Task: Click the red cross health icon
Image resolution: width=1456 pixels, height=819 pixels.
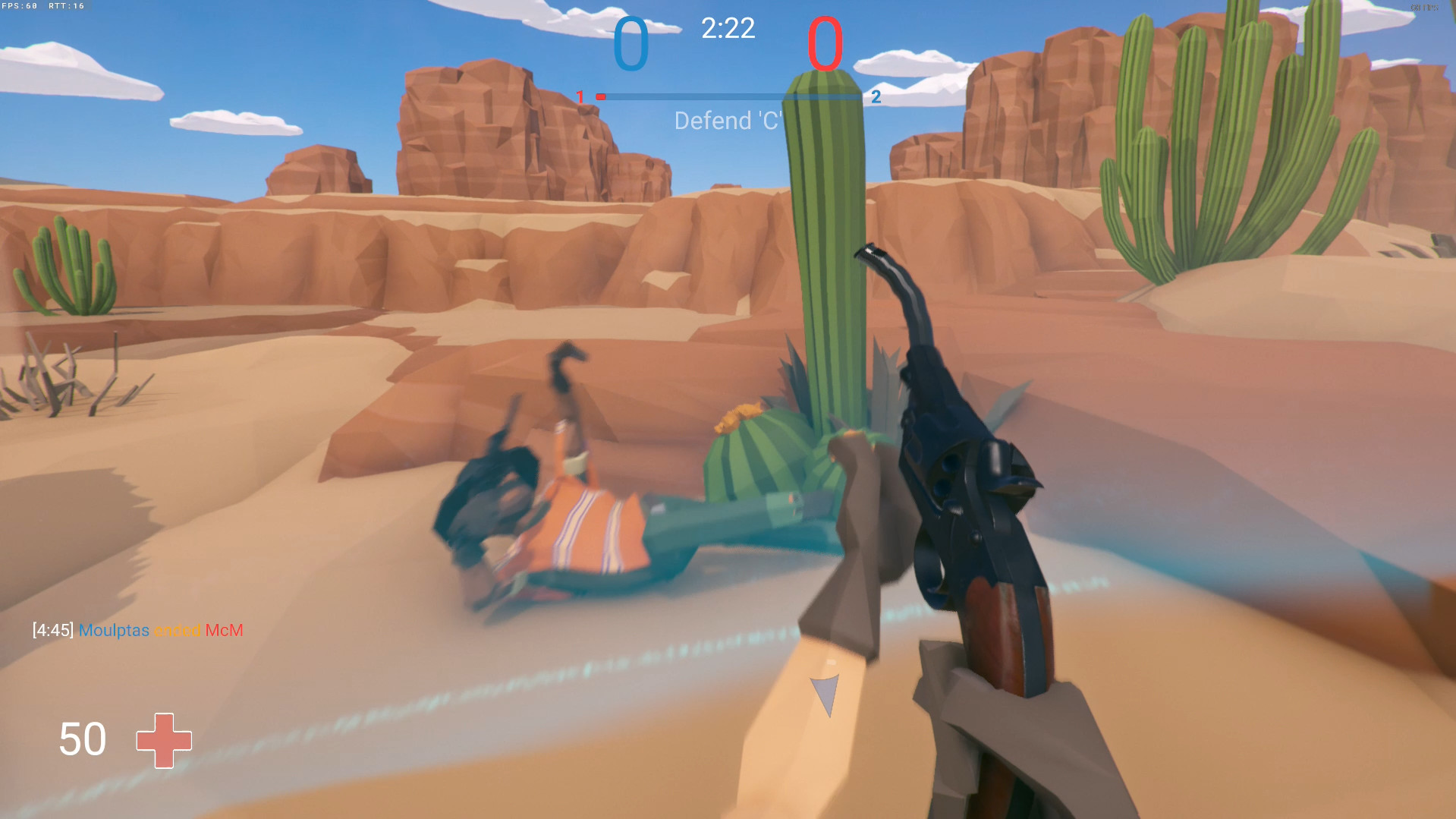Action: click(x=164, y=740)
